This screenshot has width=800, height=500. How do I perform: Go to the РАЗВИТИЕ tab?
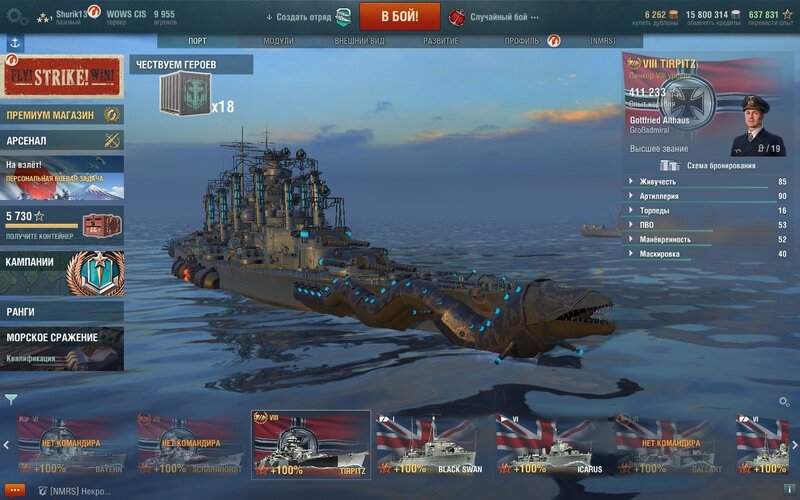pyautogui.click(x=441, y=41)
